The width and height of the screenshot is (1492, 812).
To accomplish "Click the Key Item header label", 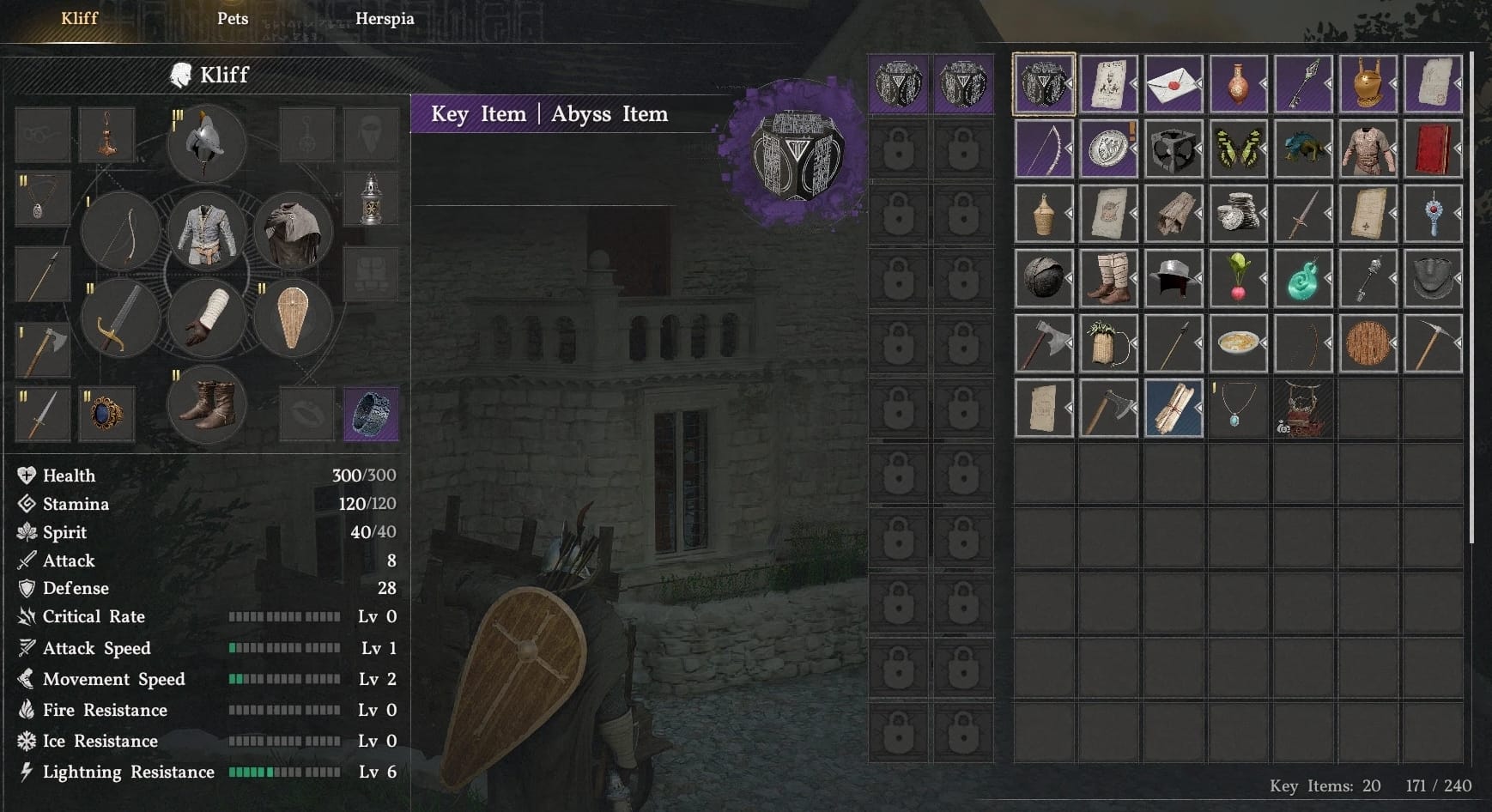I will [x=478, y=113].
